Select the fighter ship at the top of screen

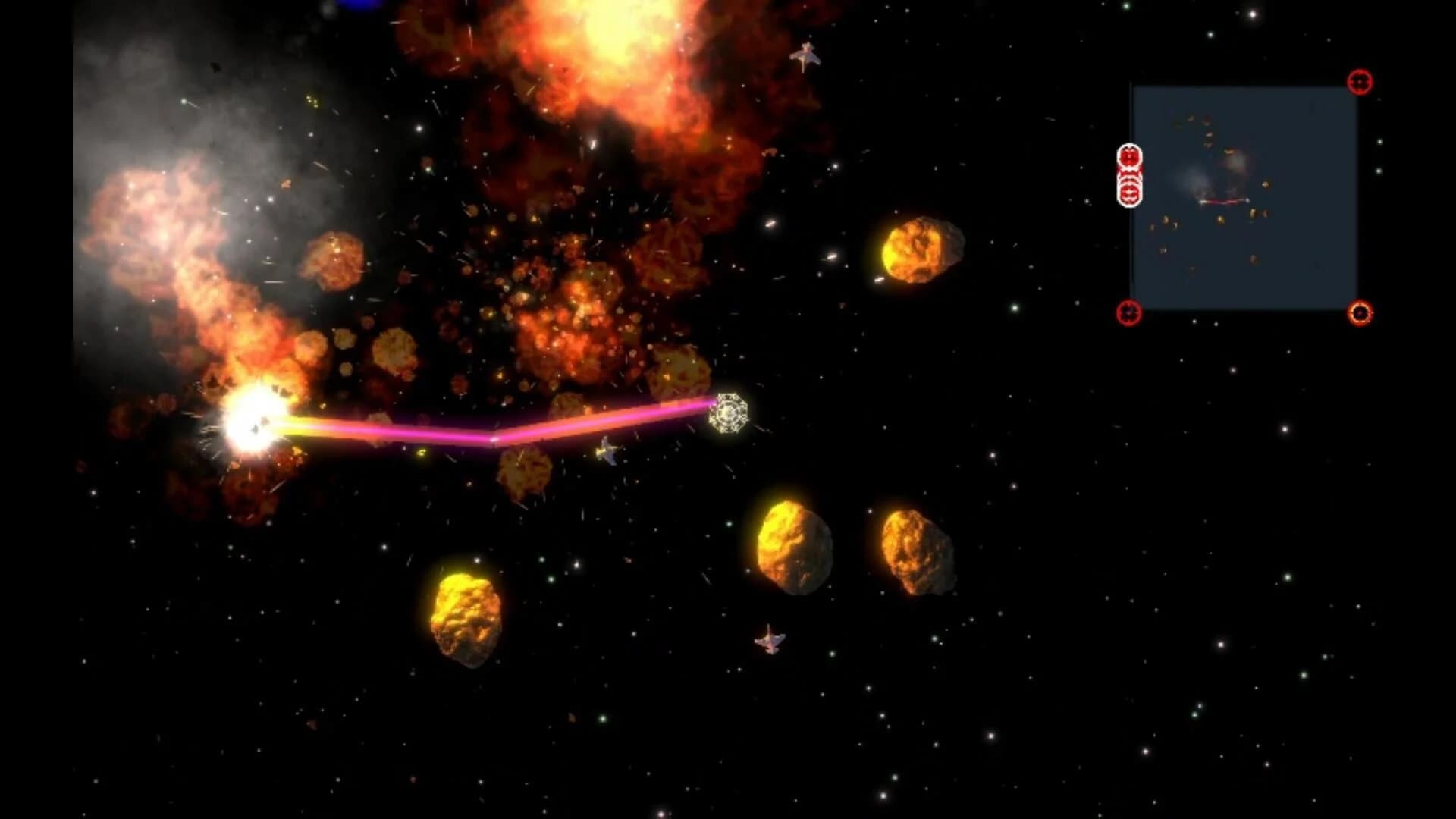(x=806, y=55)
